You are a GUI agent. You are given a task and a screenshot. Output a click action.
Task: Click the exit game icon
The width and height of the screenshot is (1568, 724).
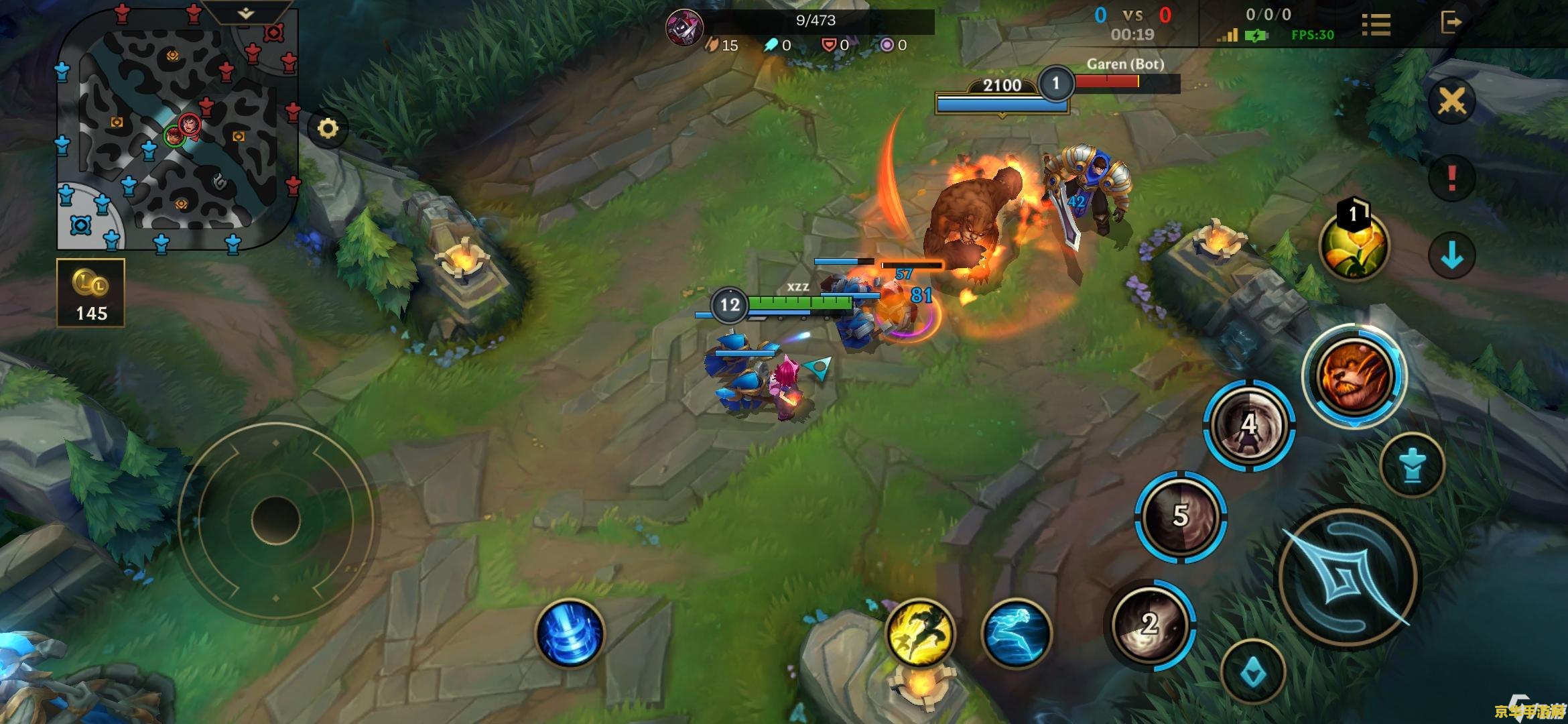tap(1451, 22)
